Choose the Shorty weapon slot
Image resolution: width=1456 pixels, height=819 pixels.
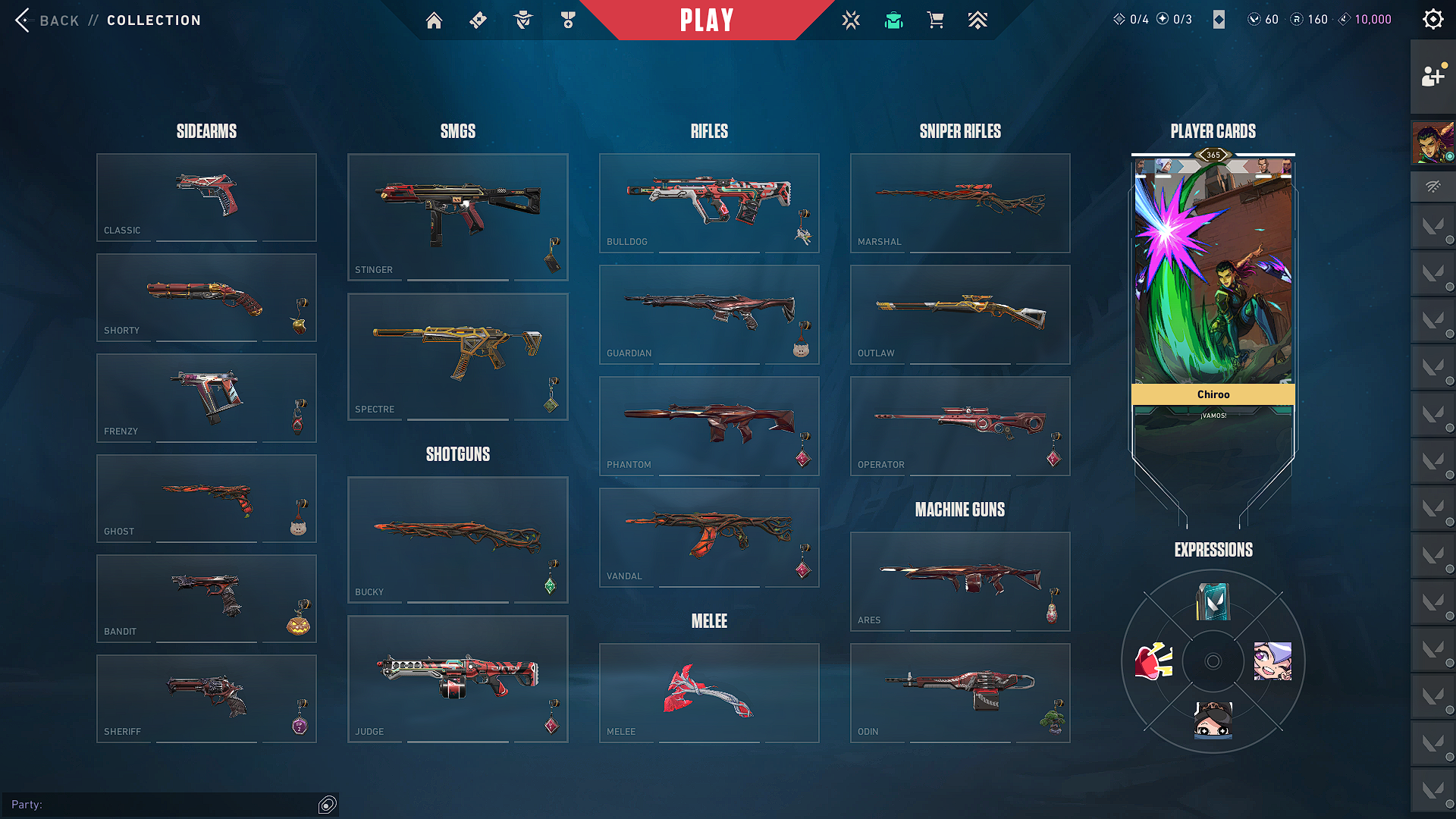point(206,297)
